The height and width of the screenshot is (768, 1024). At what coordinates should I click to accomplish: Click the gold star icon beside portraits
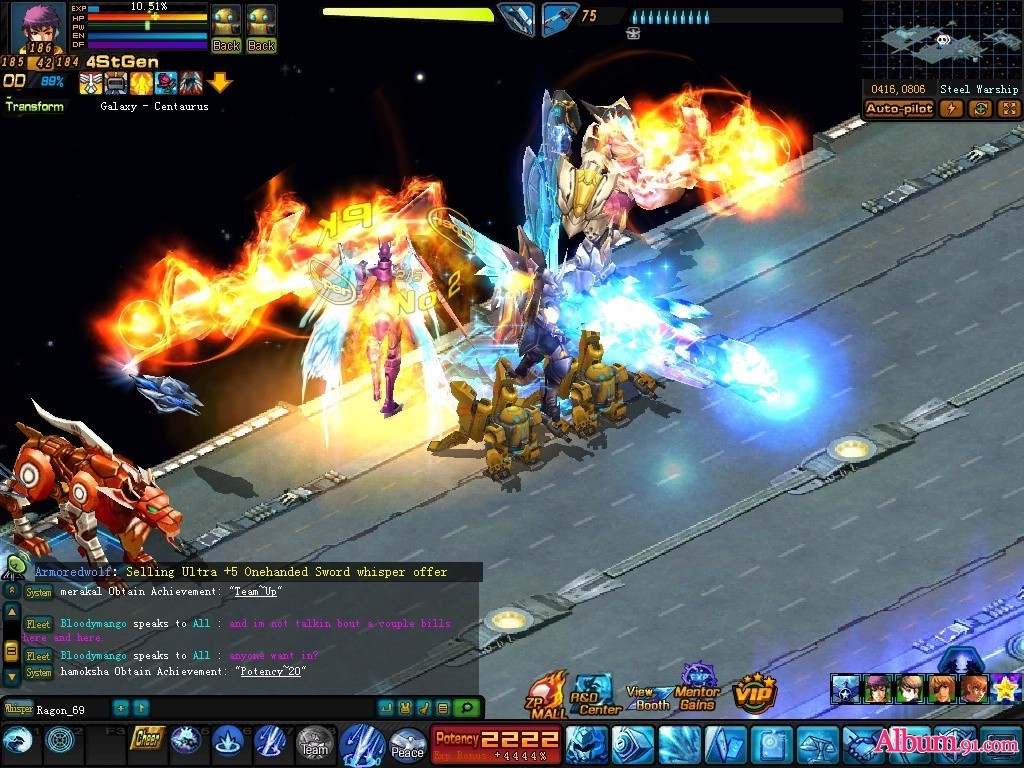pos(1006,689)
